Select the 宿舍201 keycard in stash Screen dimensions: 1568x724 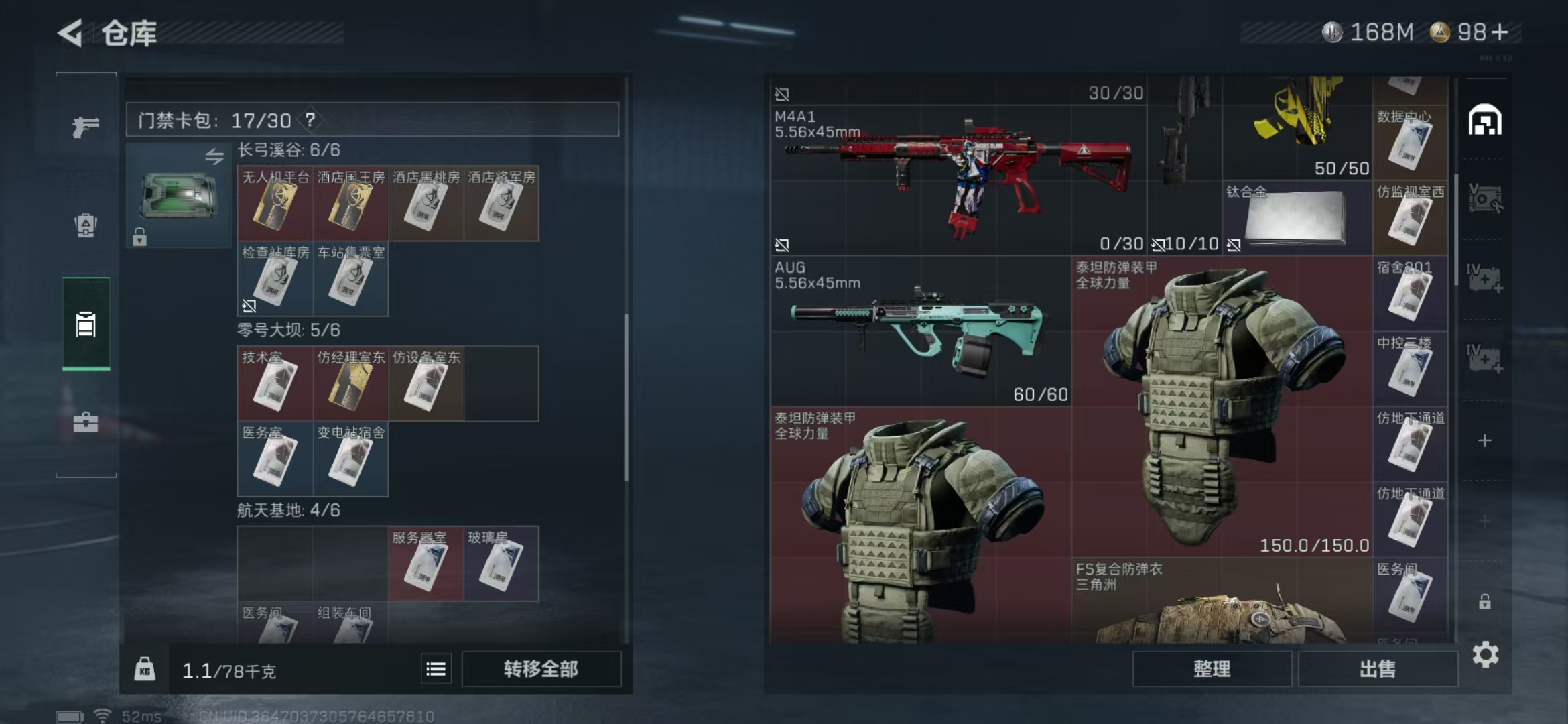(1409, 294)
